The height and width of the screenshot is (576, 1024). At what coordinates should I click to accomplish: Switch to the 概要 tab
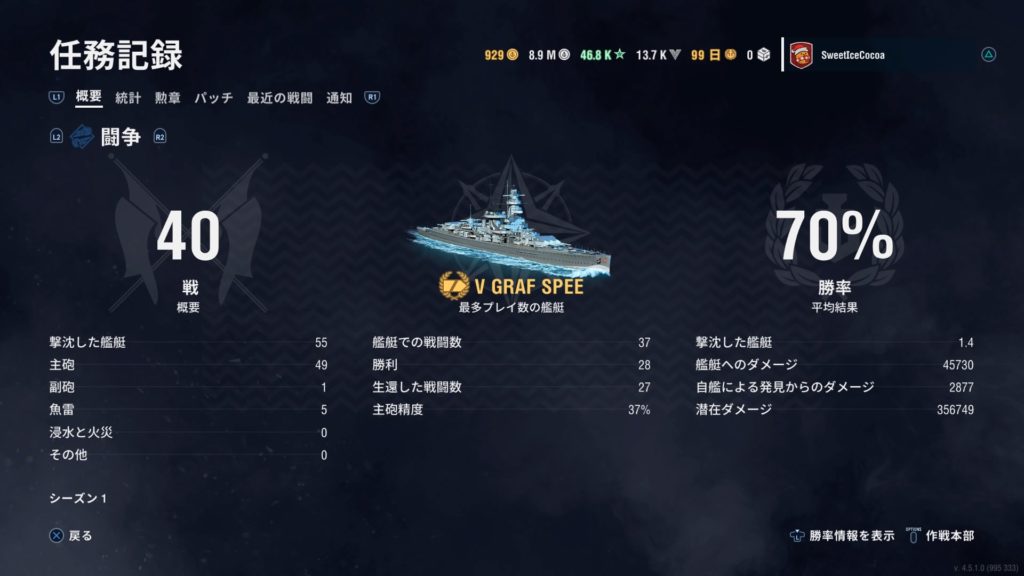pyautogui.click(x=89, y=98)
